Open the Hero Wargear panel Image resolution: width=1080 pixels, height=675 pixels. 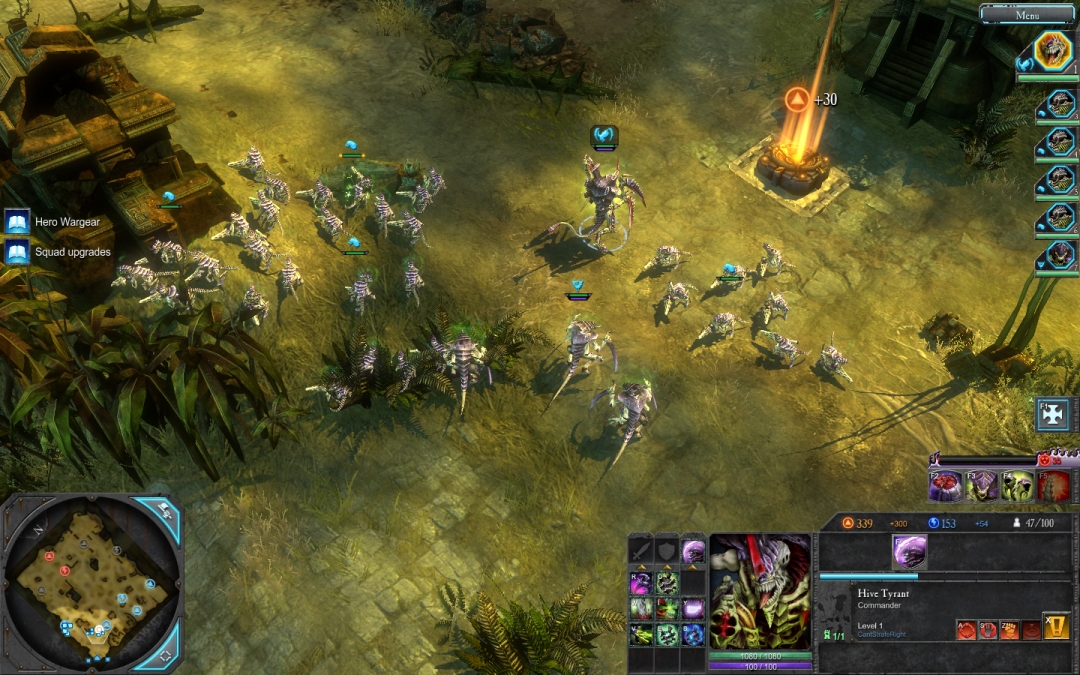(x=17, y=222)
